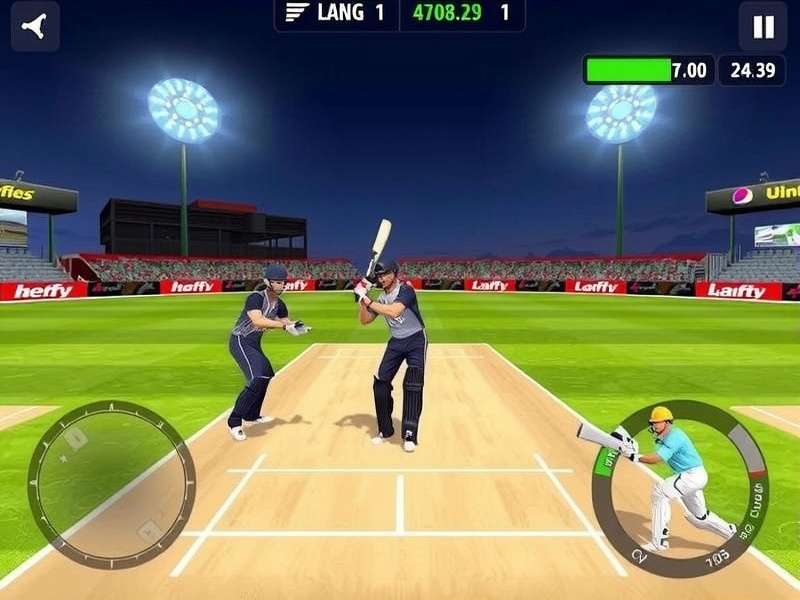Pause the game with the pause button

pyautogui.click(x=763, y=27)
